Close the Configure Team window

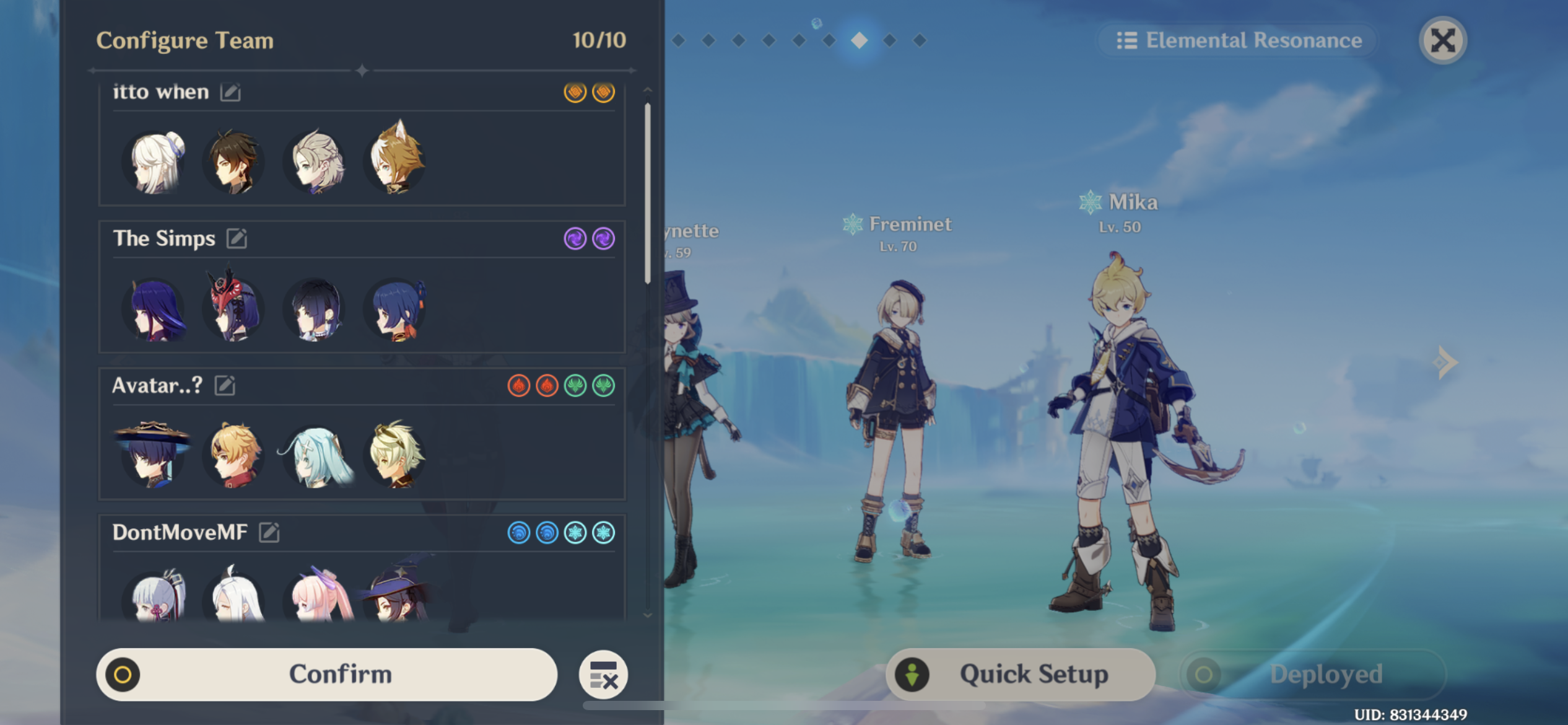coord(1443,40)
